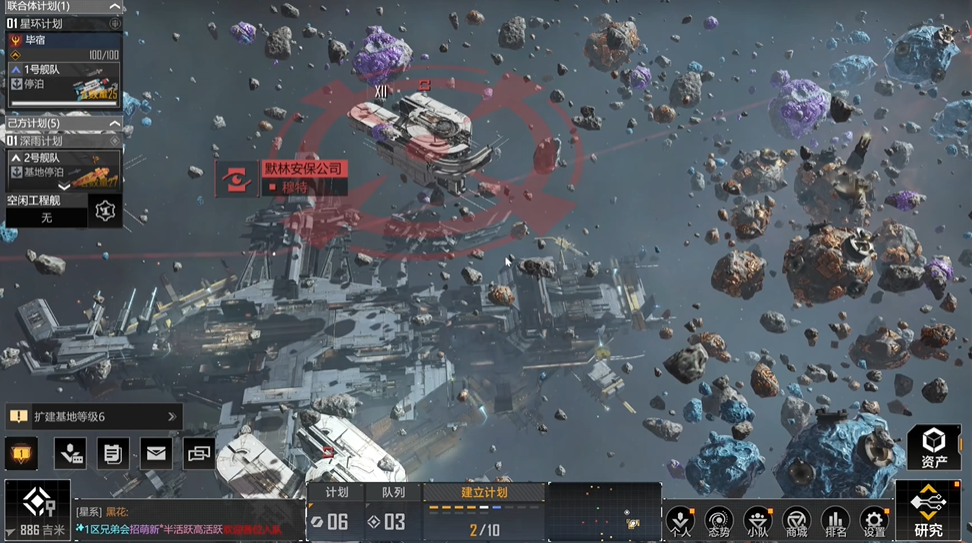Collapse the 联合体计划 plan list

pos(114,6)
